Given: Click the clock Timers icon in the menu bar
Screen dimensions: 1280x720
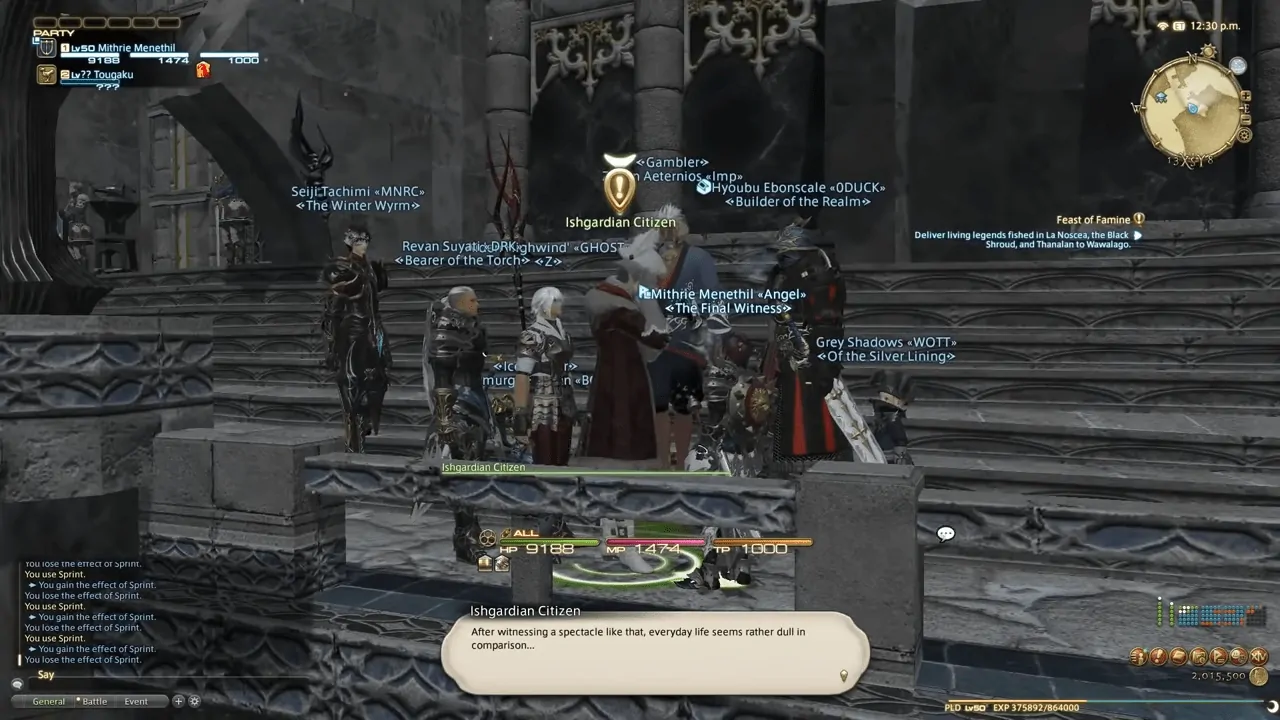Looking at the screenshot, I should pyautogui.click(x=1199, y=657).
